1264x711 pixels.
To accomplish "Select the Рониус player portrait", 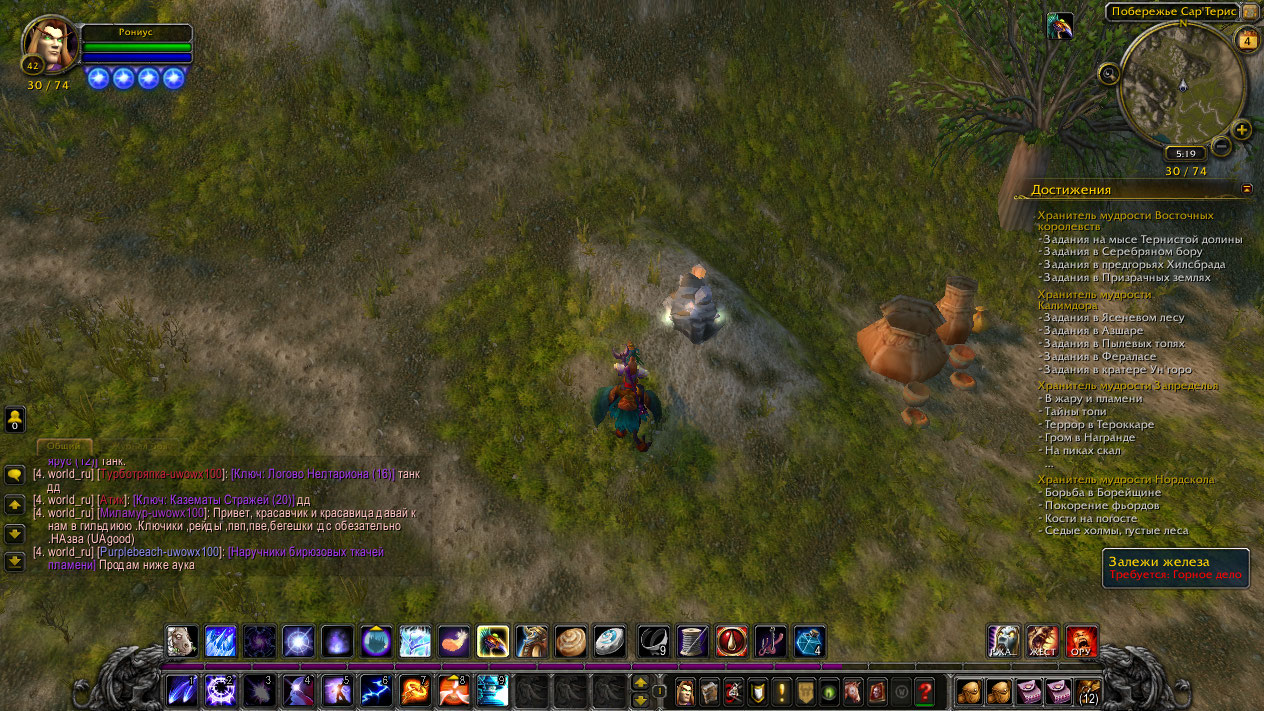I will [x=51, y=44].
